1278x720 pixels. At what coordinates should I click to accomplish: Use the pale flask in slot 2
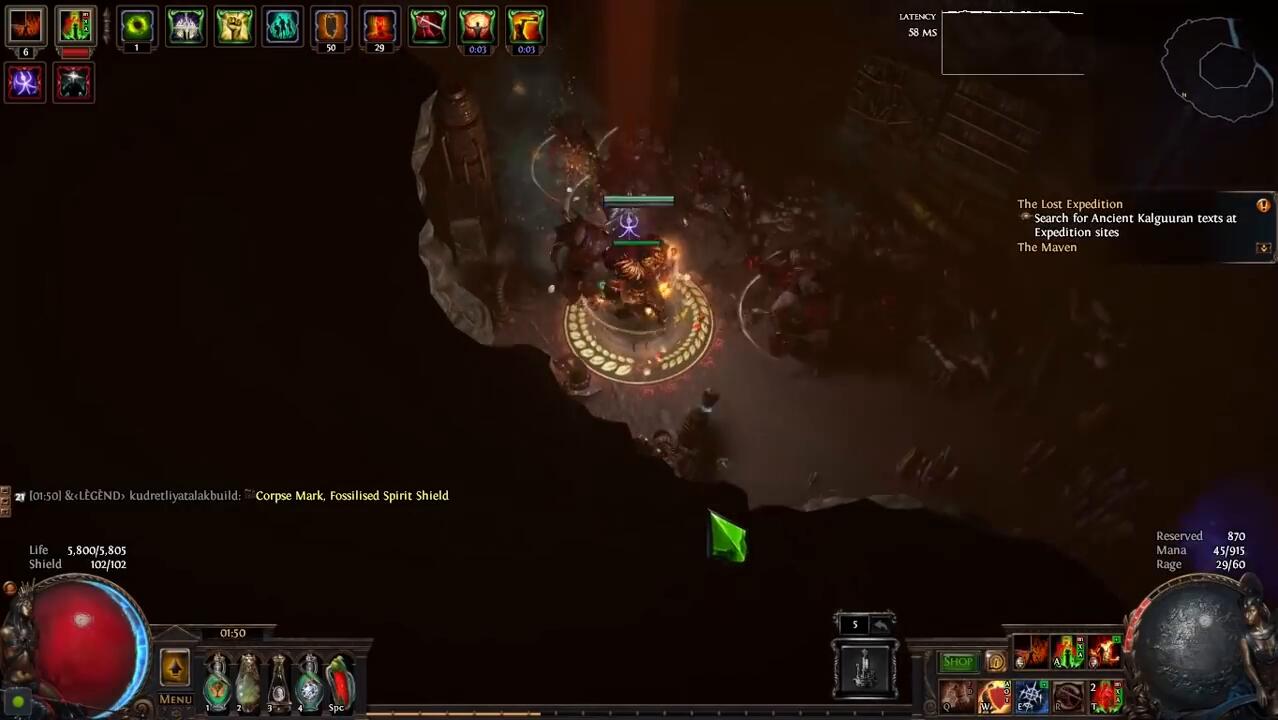247,681
